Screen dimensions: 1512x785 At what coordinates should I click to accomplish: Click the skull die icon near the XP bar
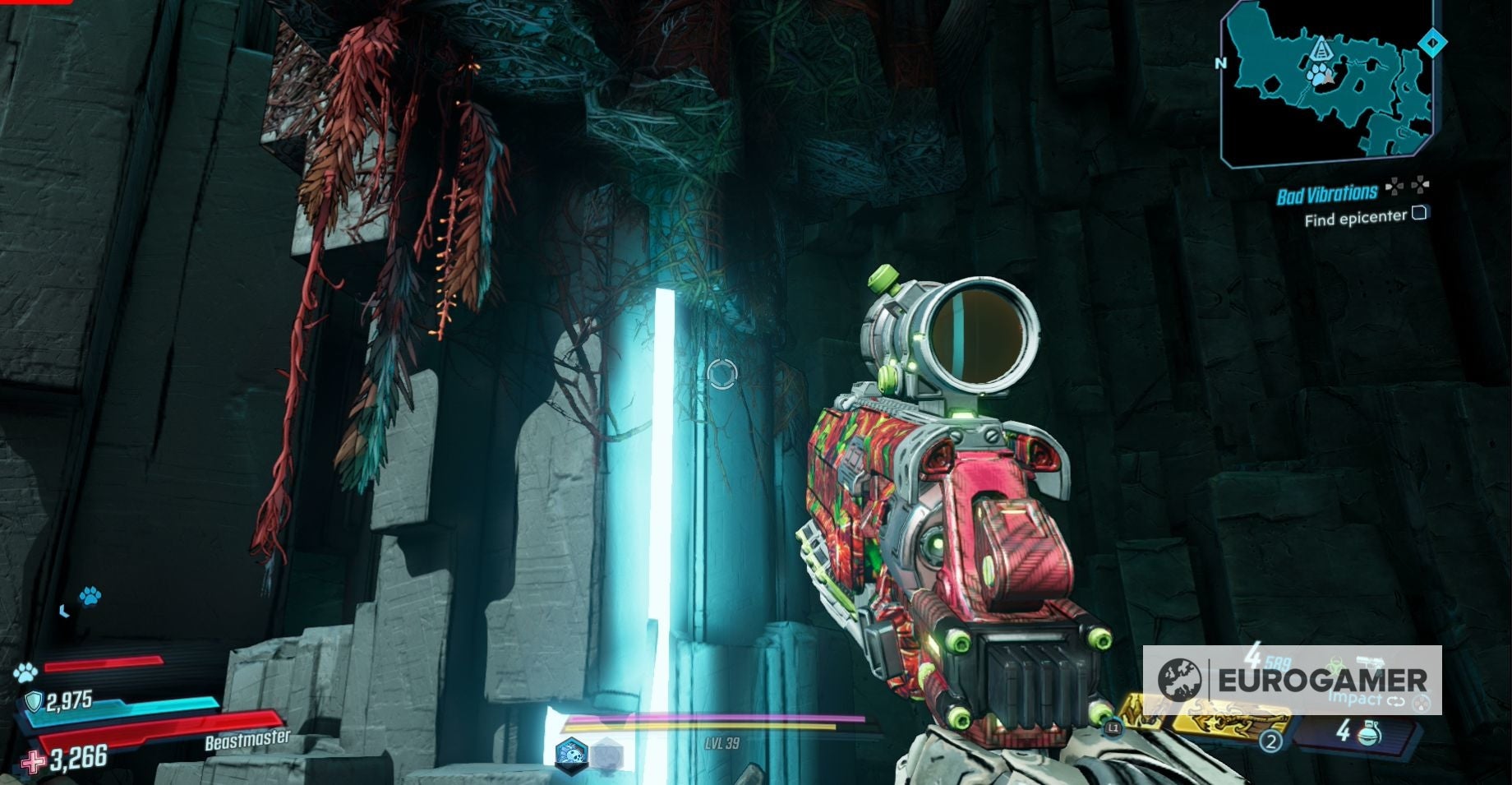click(571, 754)
